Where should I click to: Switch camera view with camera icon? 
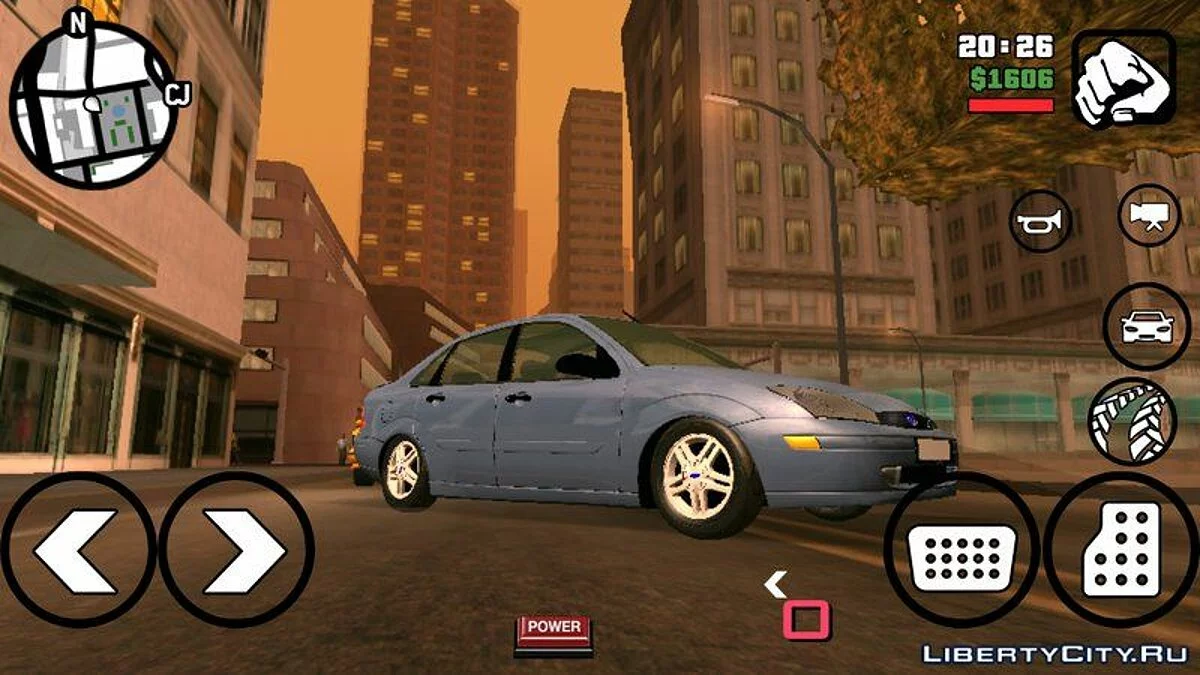1148,215
